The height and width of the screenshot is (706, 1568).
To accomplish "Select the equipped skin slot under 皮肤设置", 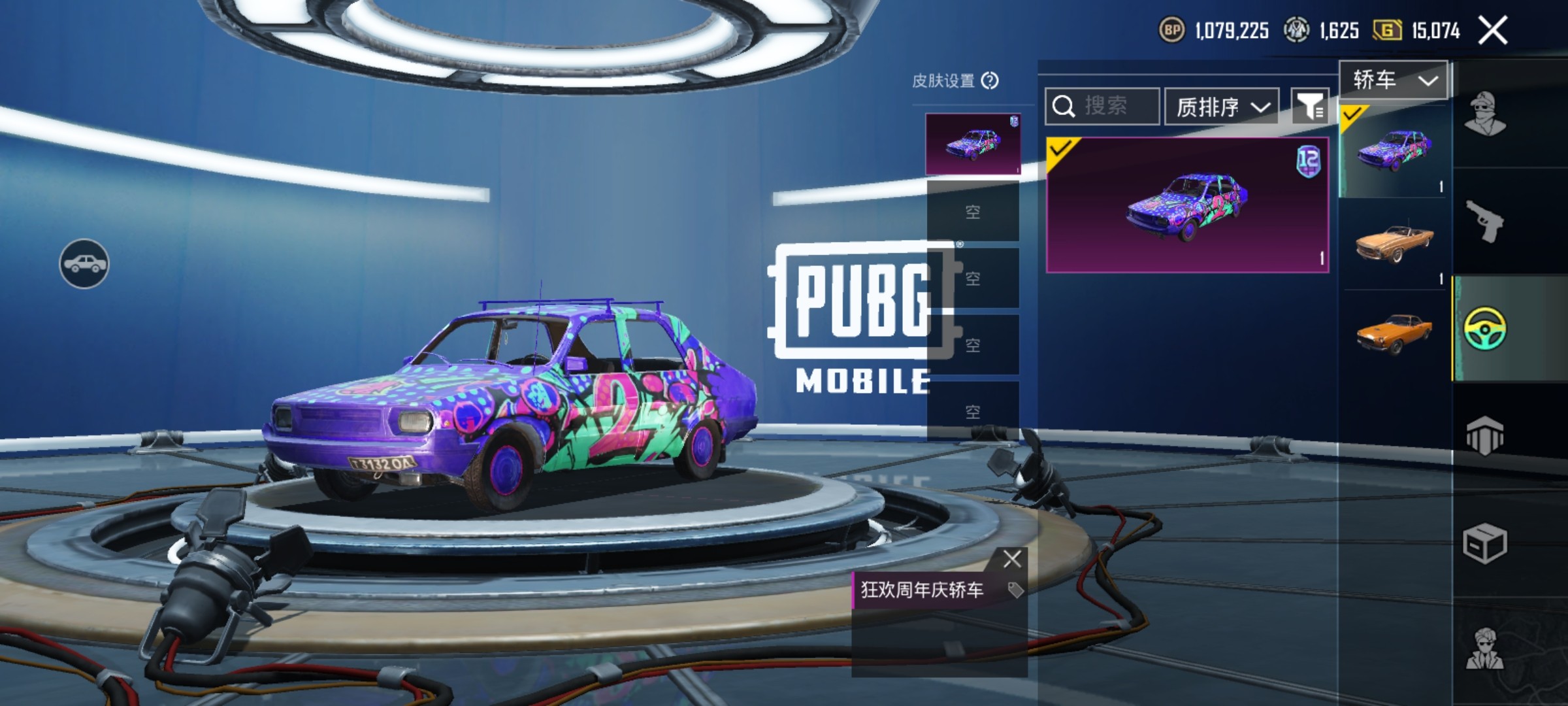I will click(x=973, y=144).
